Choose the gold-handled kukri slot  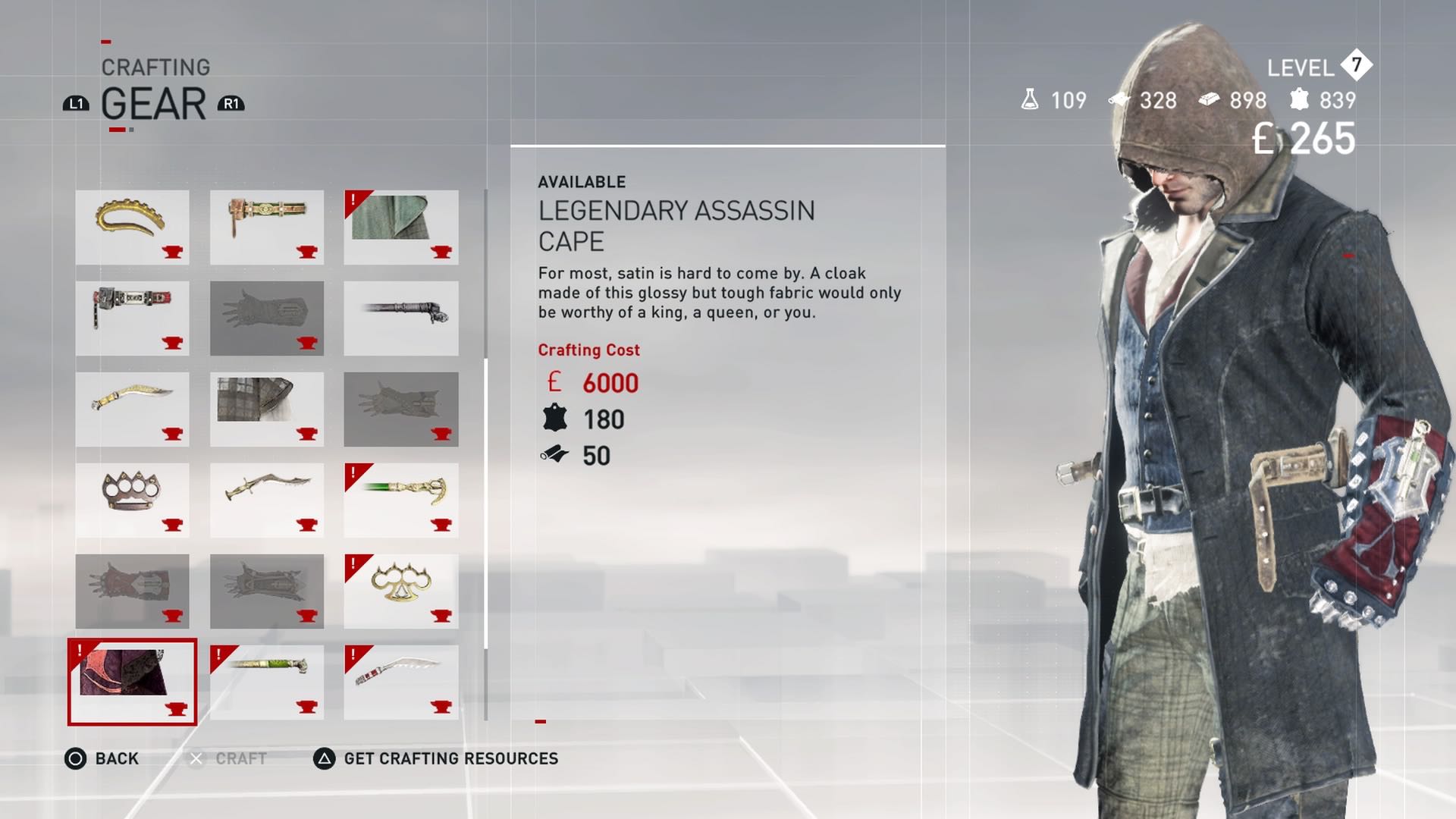pos(132,409)
